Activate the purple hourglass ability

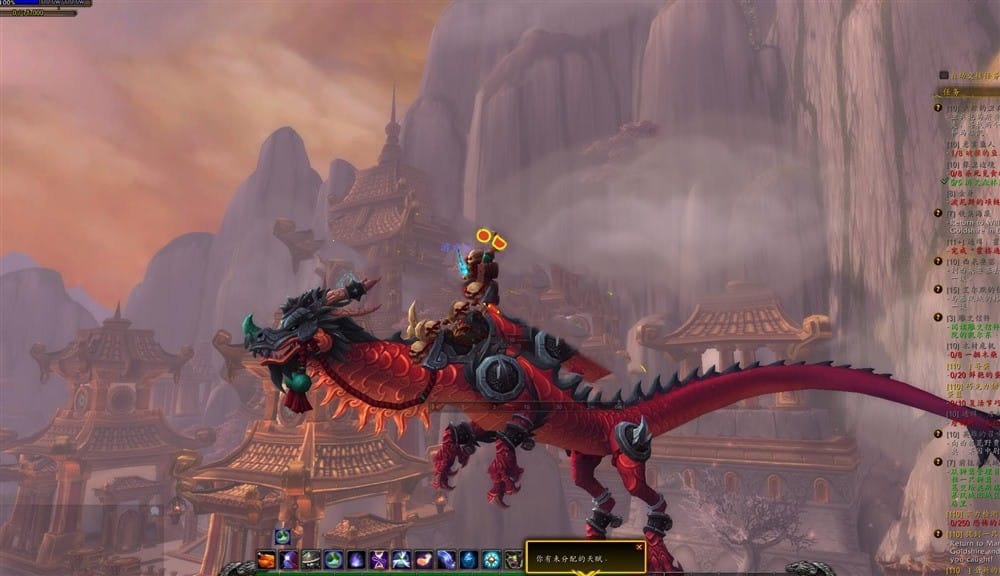click(379, 560)
